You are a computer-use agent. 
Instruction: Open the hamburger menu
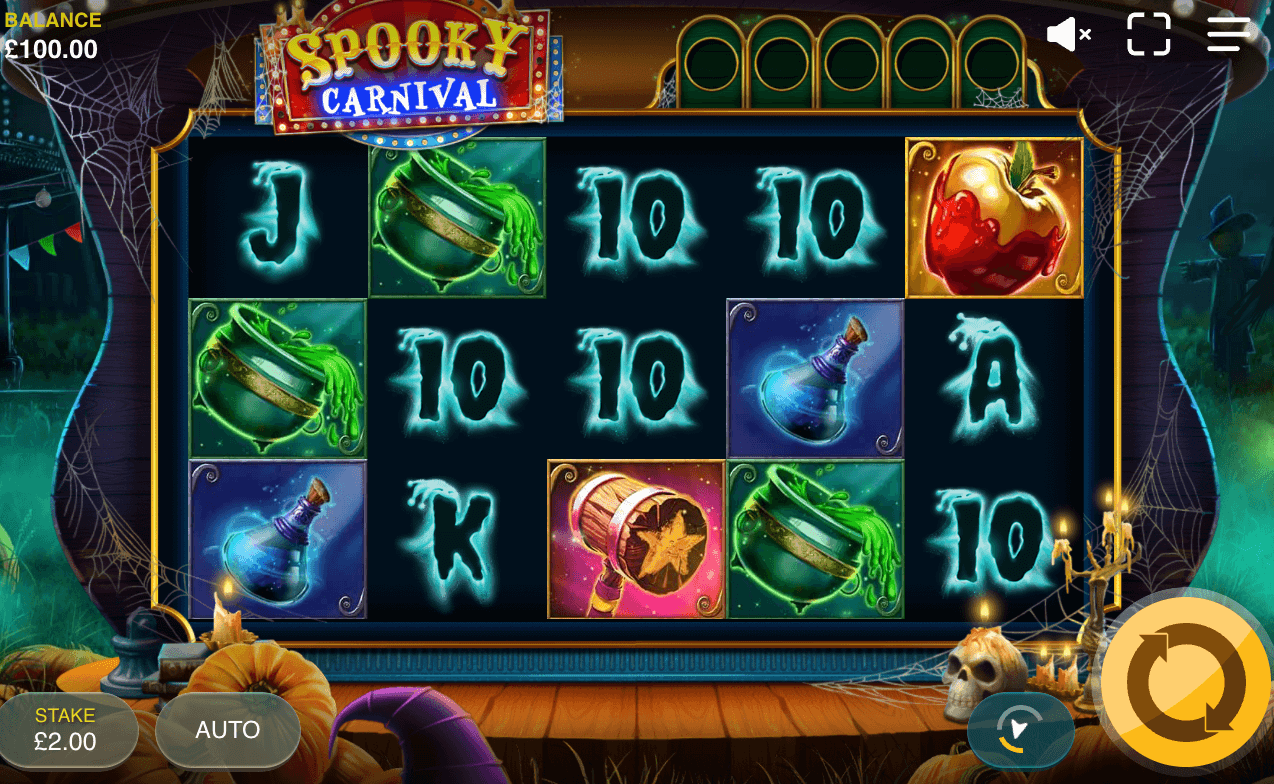[1228, 35]
